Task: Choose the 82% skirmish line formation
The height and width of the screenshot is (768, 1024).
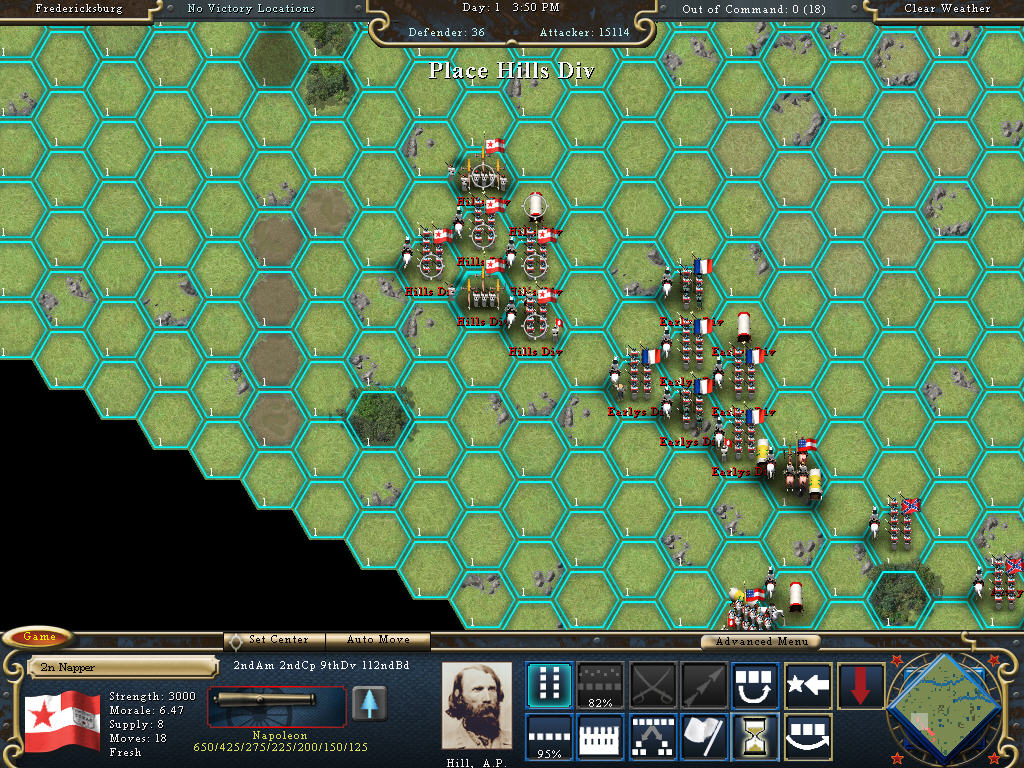Action: [600, 685]
